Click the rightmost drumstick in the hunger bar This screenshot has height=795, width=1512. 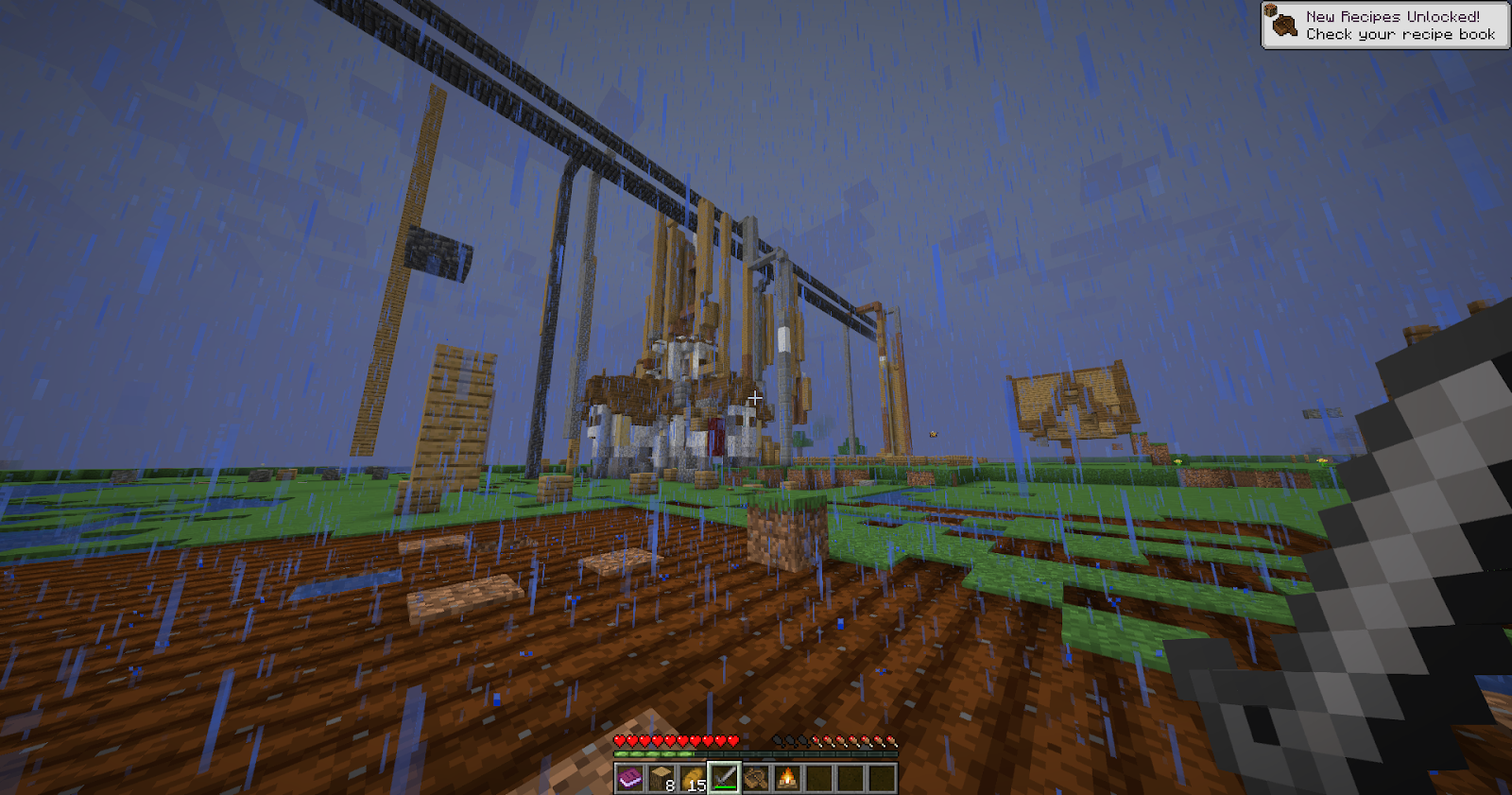point(892,741)
